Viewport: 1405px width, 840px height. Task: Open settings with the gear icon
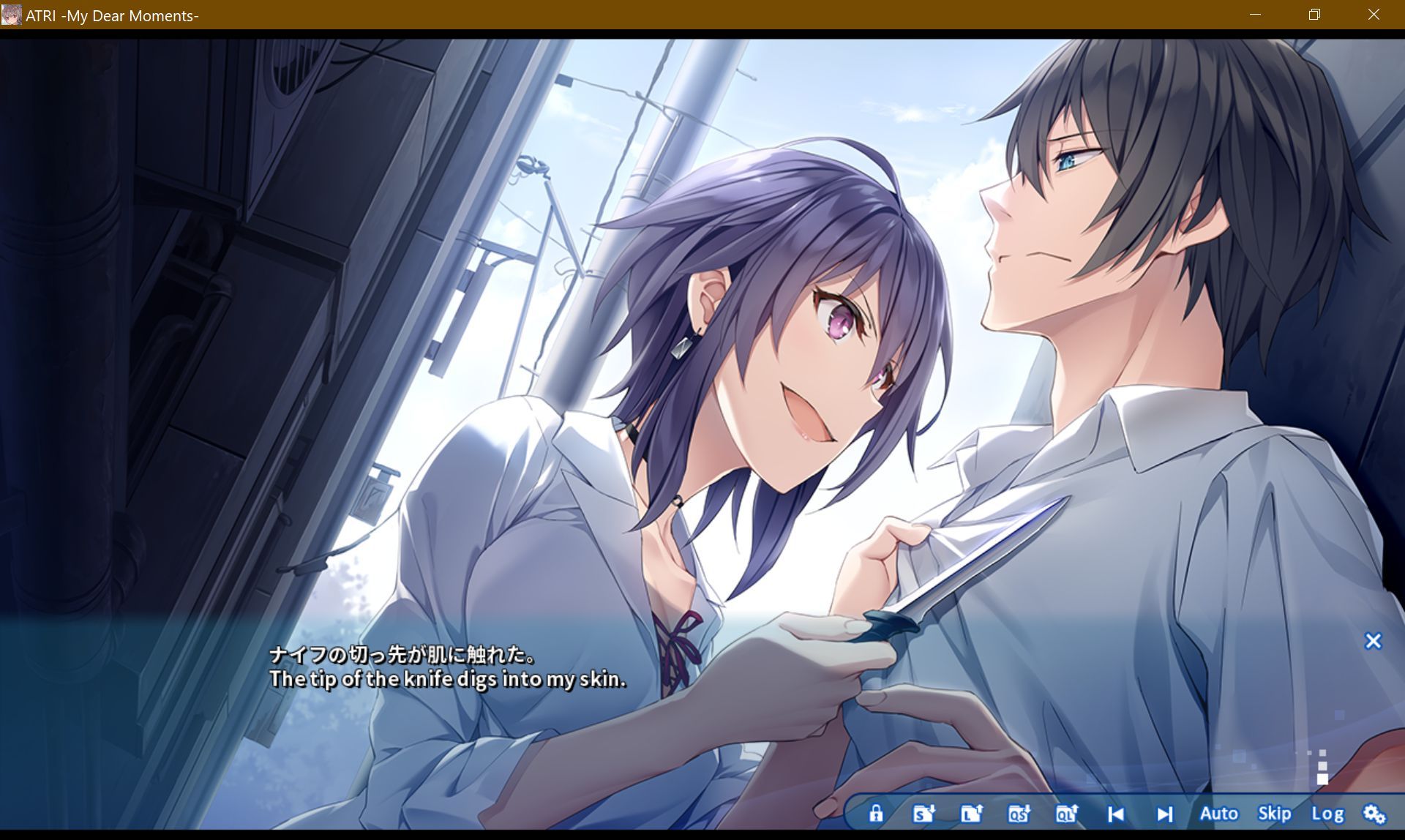click(x=1374, y=813)
